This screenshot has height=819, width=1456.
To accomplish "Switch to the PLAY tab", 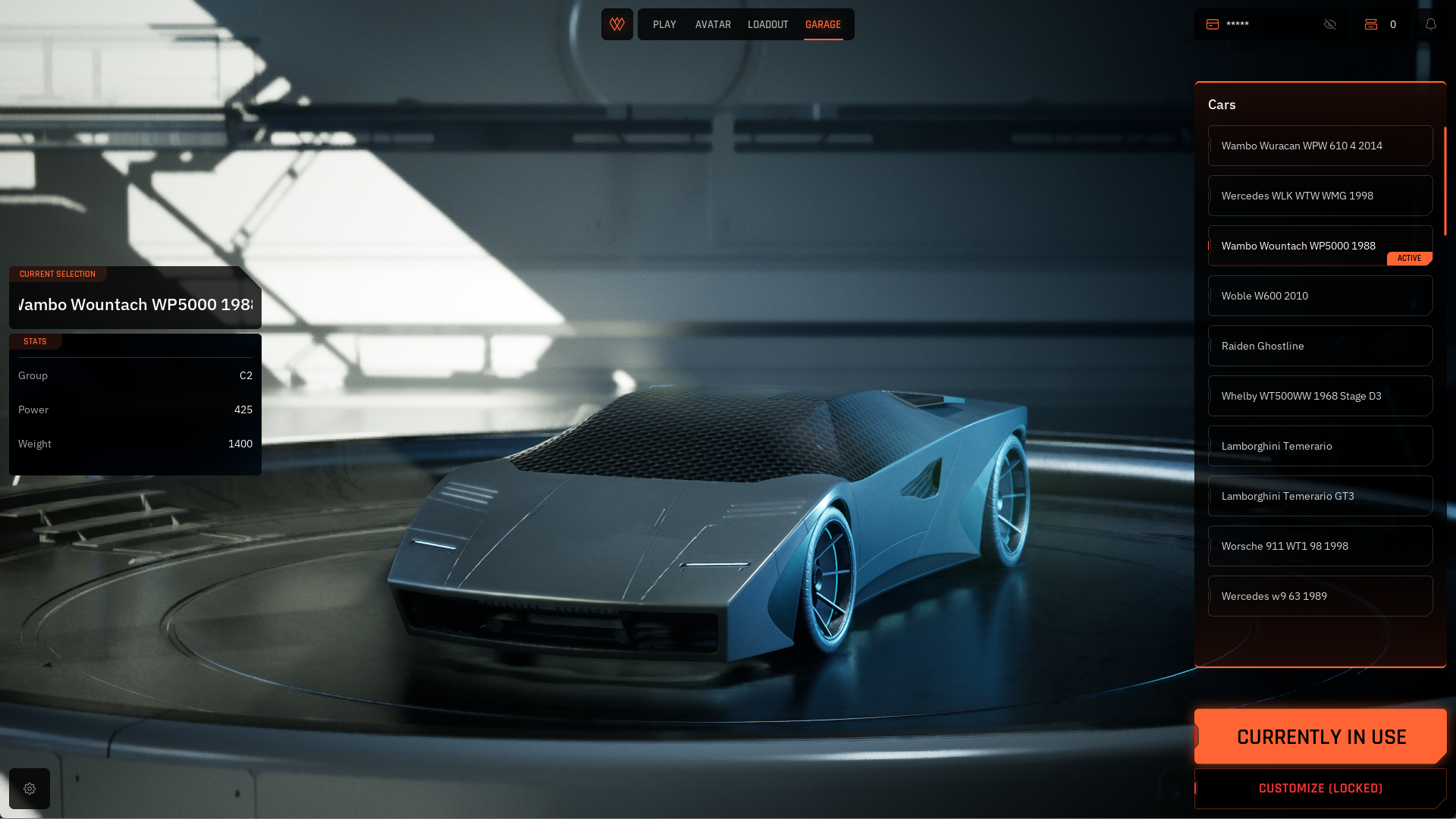I will [664, 24].
